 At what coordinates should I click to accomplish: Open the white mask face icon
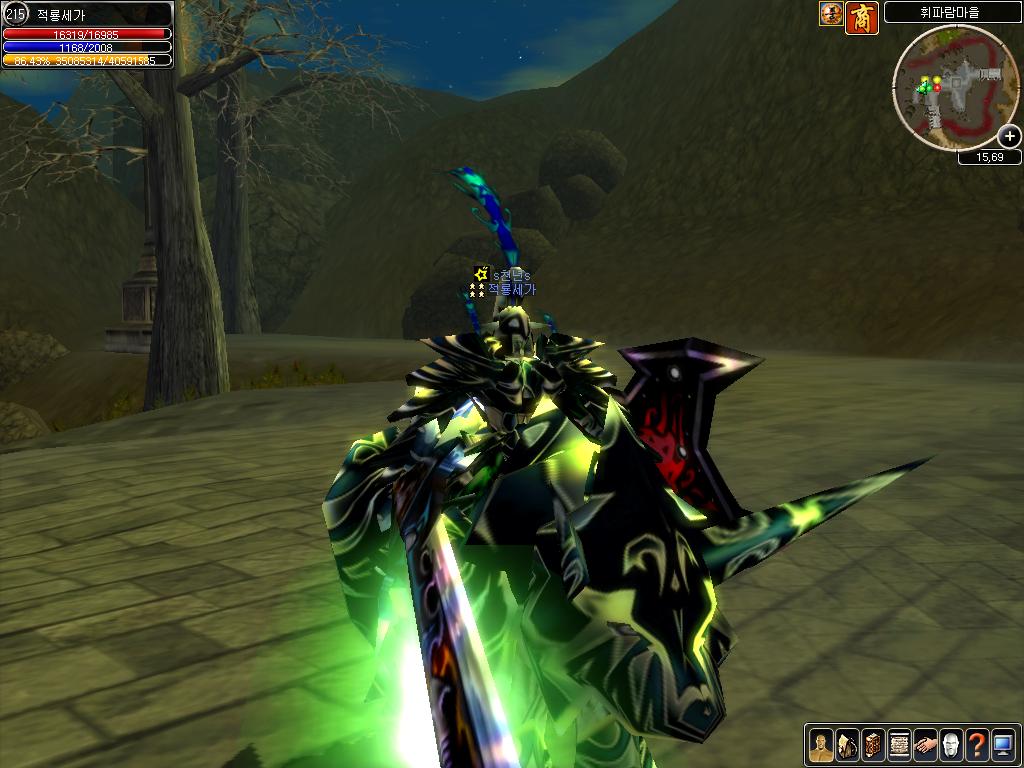click(x=951, y=745)
